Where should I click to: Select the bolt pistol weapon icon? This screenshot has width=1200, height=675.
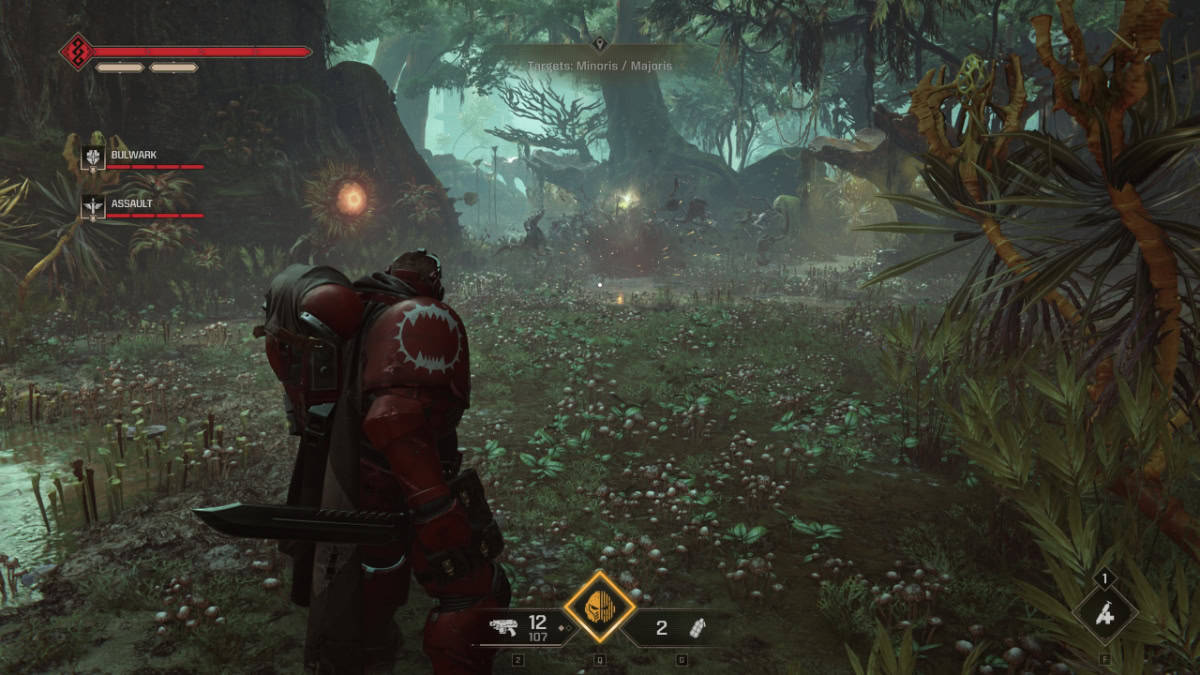pyautogui.click(x=503, y=628)
